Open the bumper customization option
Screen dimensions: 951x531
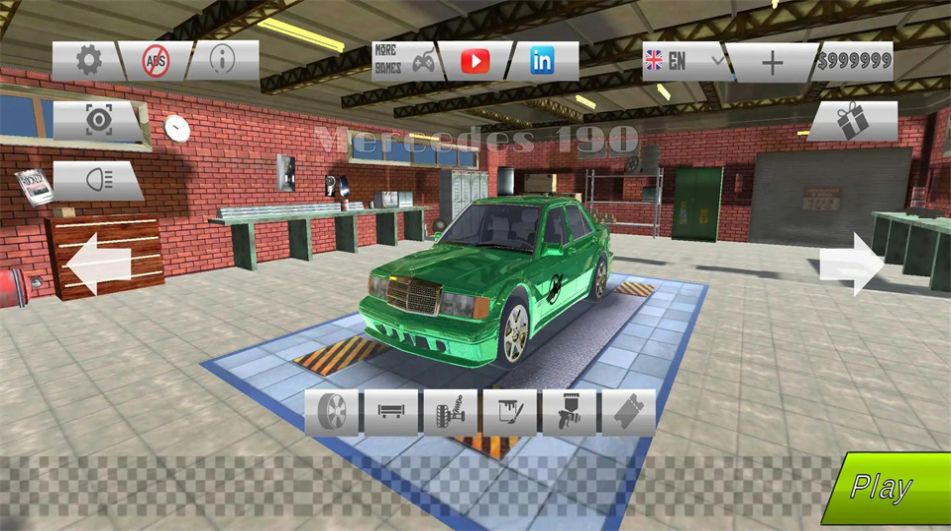tap(391, 412)
